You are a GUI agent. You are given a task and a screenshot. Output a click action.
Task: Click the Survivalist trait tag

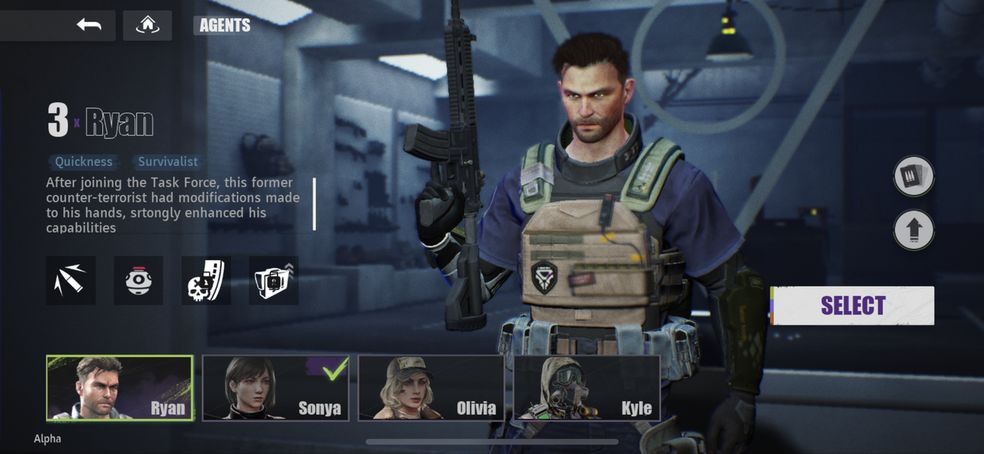pos(168,161)
